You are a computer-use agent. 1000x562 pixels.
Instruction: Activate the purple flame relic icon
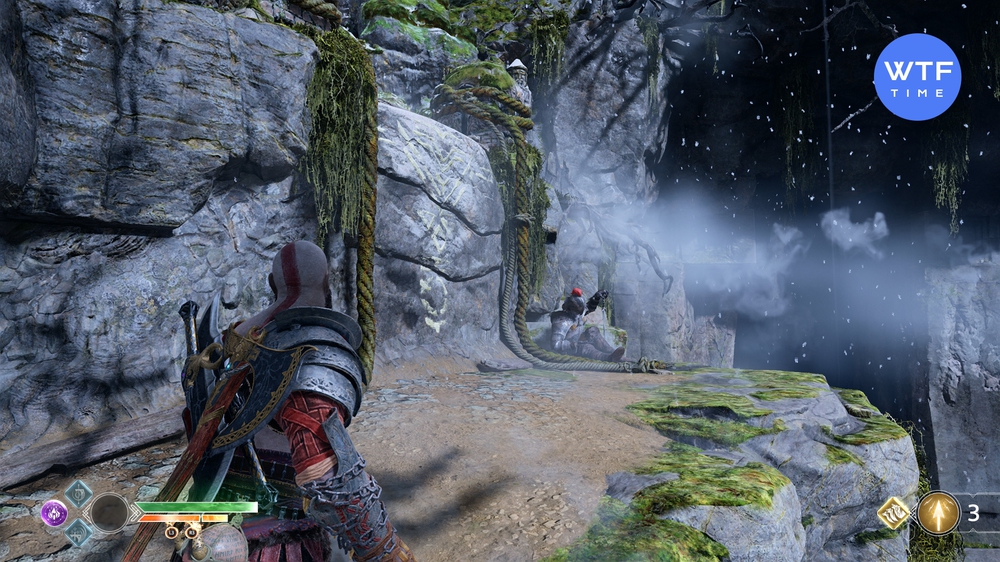coord(54,513)
